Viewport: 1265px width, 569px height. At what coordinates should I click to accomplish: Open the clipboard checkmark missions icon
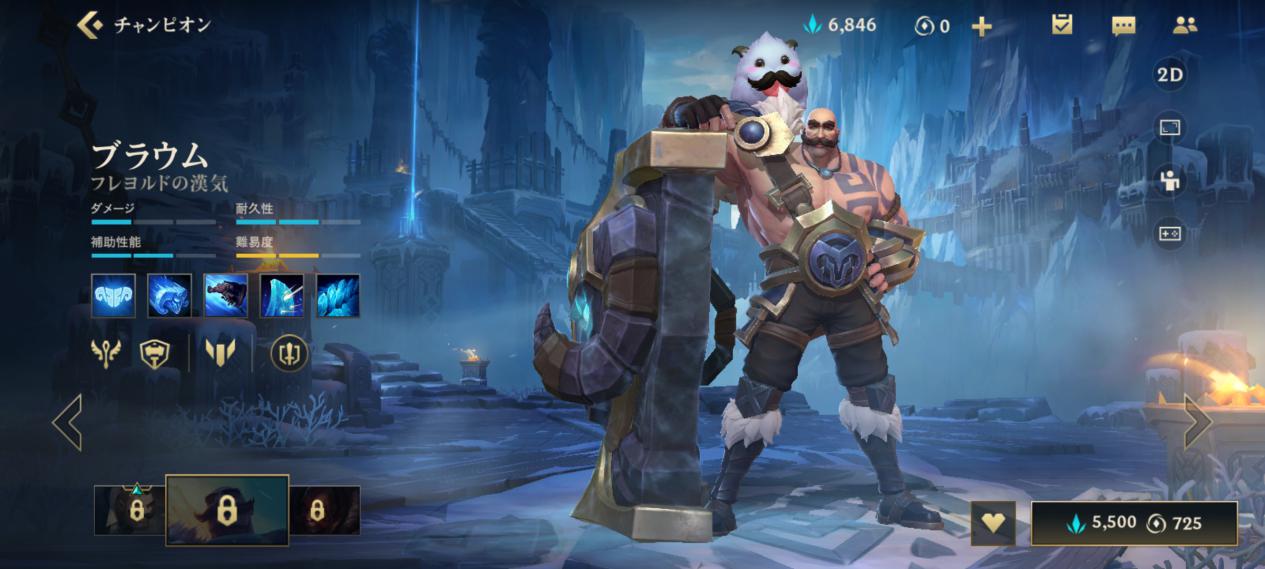[1062, 25]
